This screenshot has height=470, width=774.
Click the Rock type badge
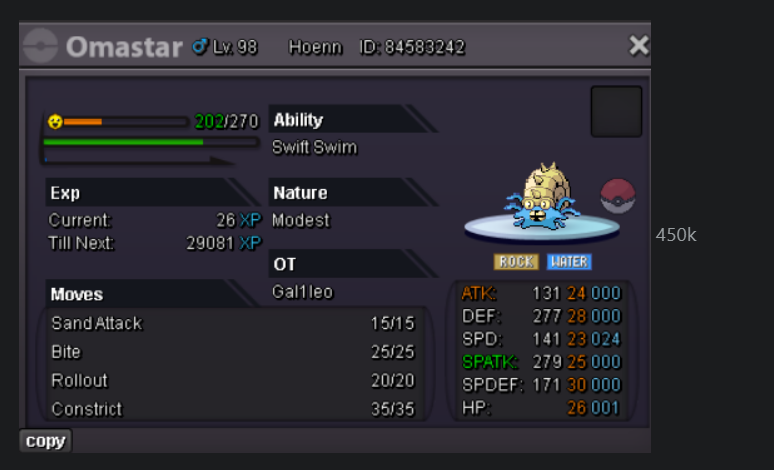coord(516,262)
